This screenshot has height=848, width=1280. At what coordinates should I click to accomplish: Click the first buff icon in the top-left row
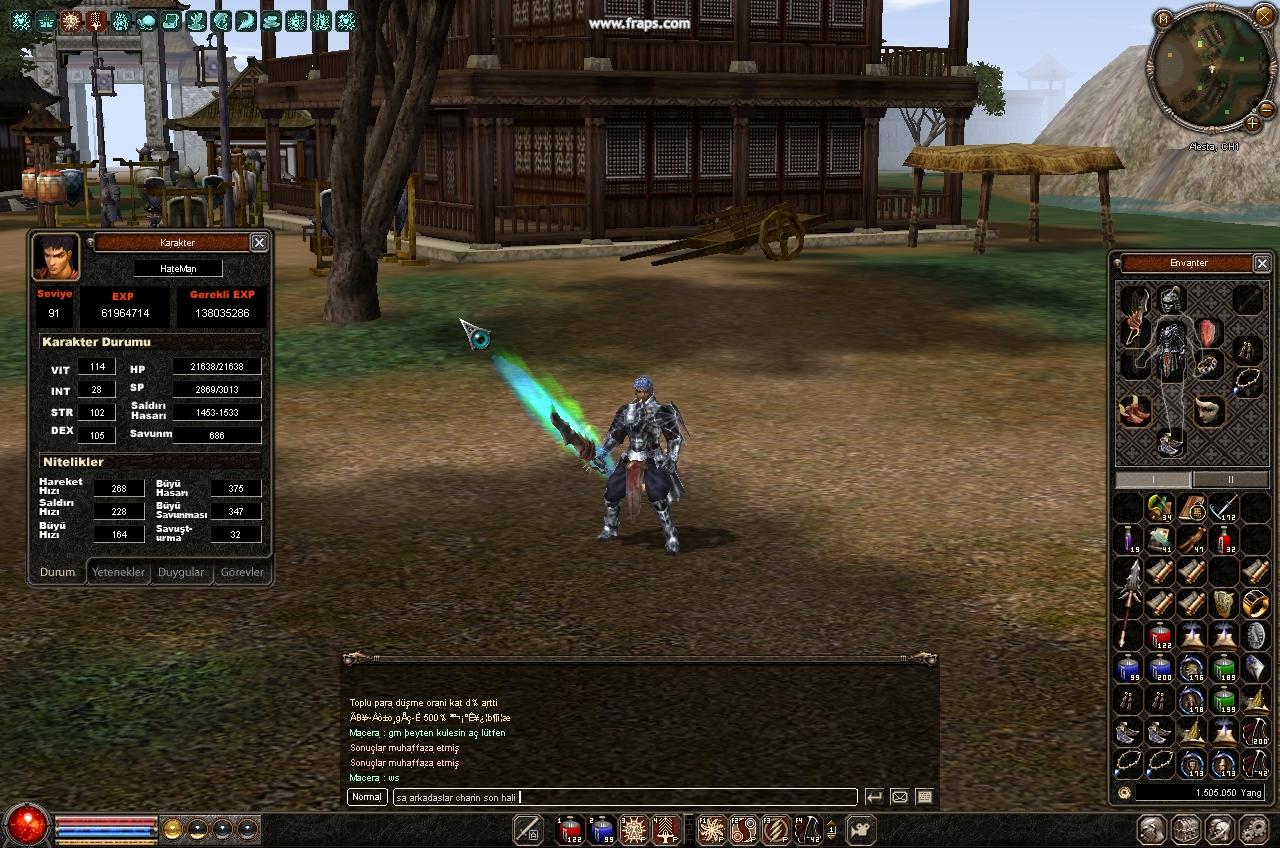[x=19, y=19]
